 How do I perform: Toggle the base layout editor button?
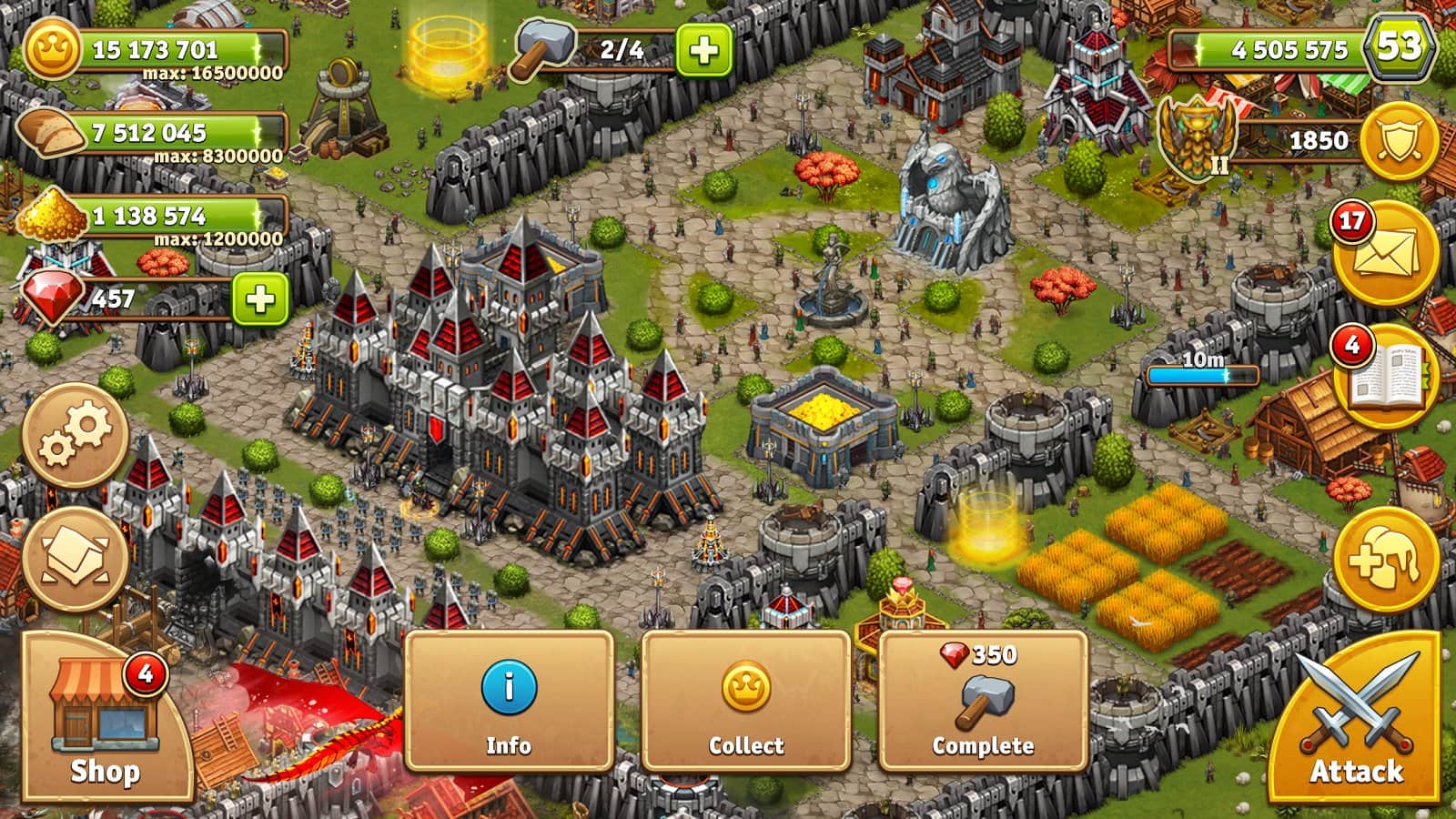[x=75, y=558]
